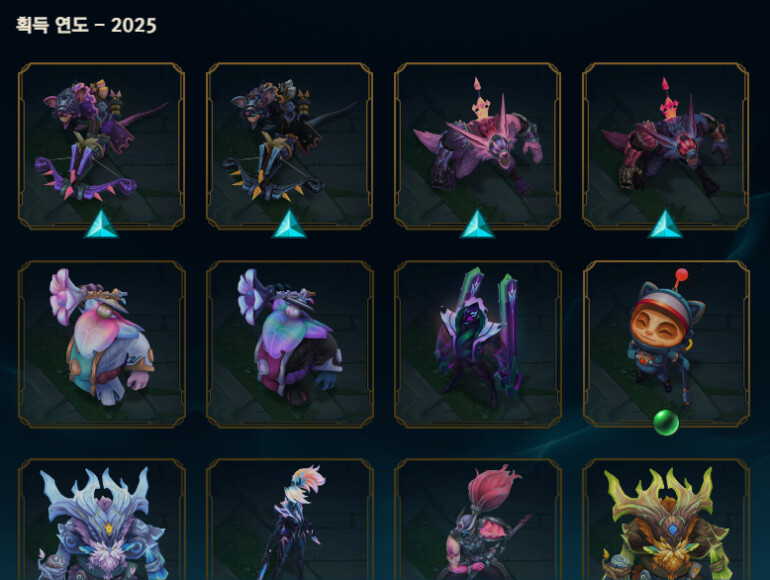Screen dimensions: 770x580
Task: Select the feather-haired dark champion tile
Action: click(289, 520)
